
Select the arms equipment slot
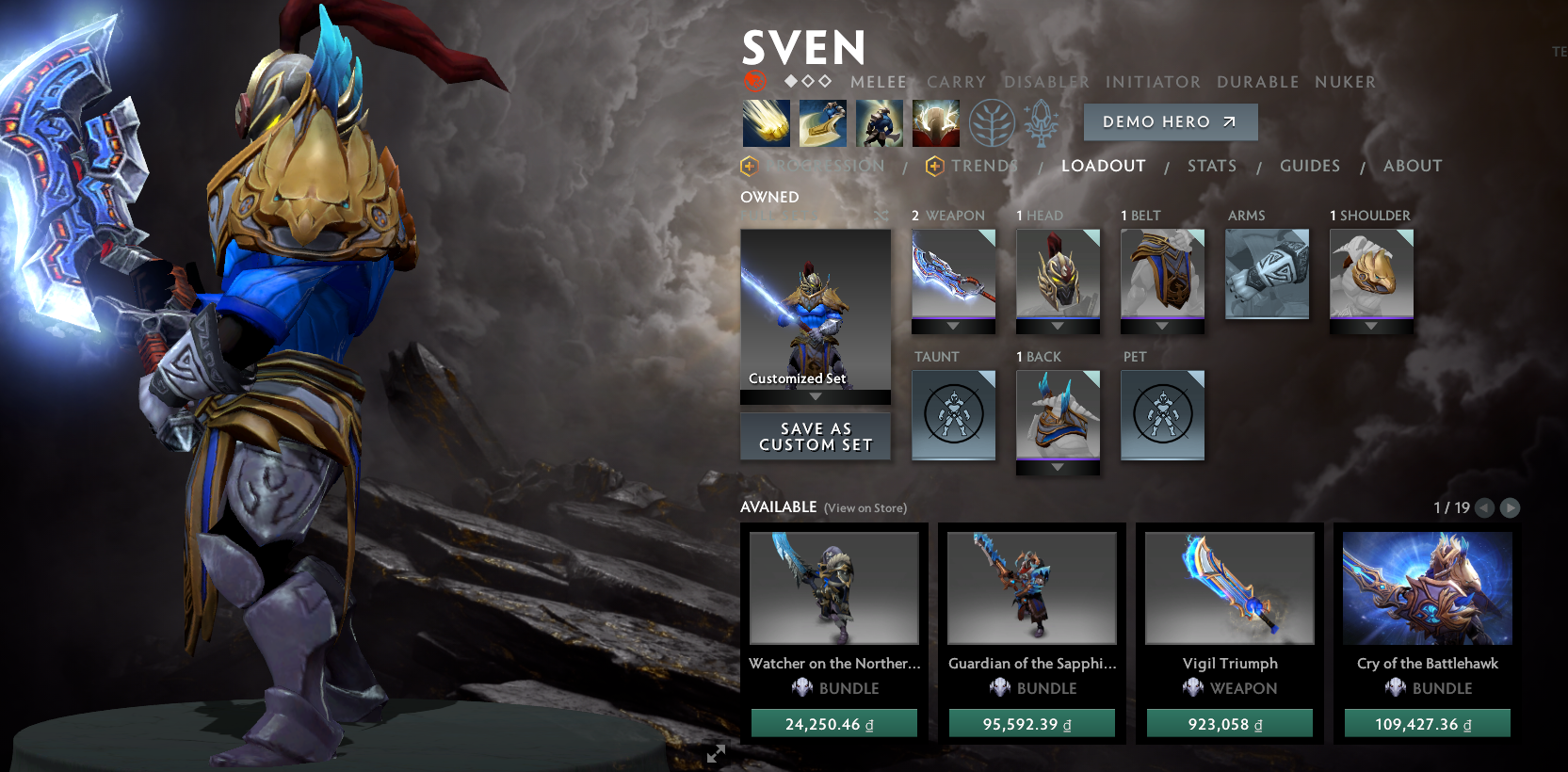pyautogui.click(x=1267, y=274)
